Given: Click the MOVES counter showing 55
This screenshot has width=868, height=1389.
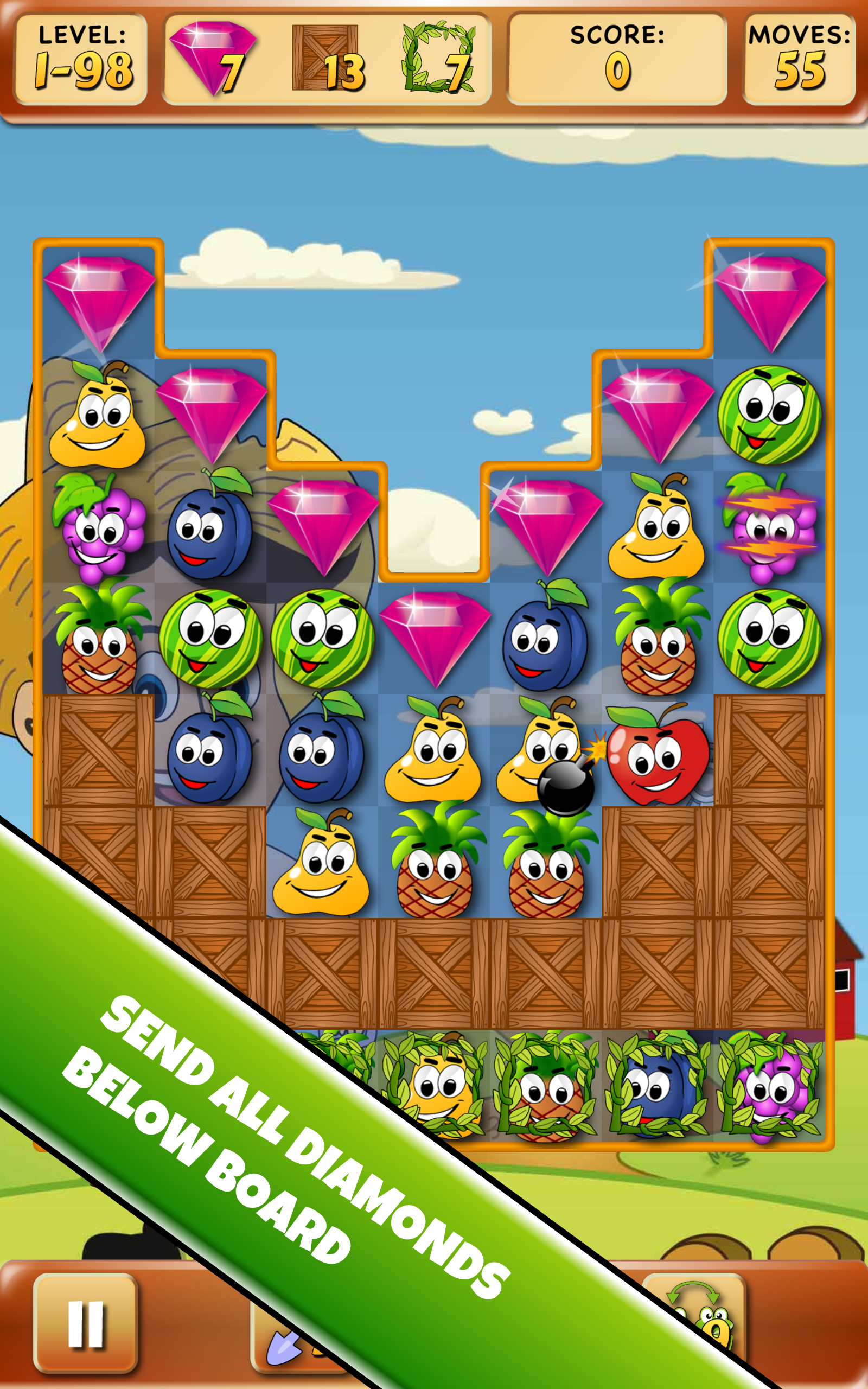Looking at the screenshot, I should (798, 58).
